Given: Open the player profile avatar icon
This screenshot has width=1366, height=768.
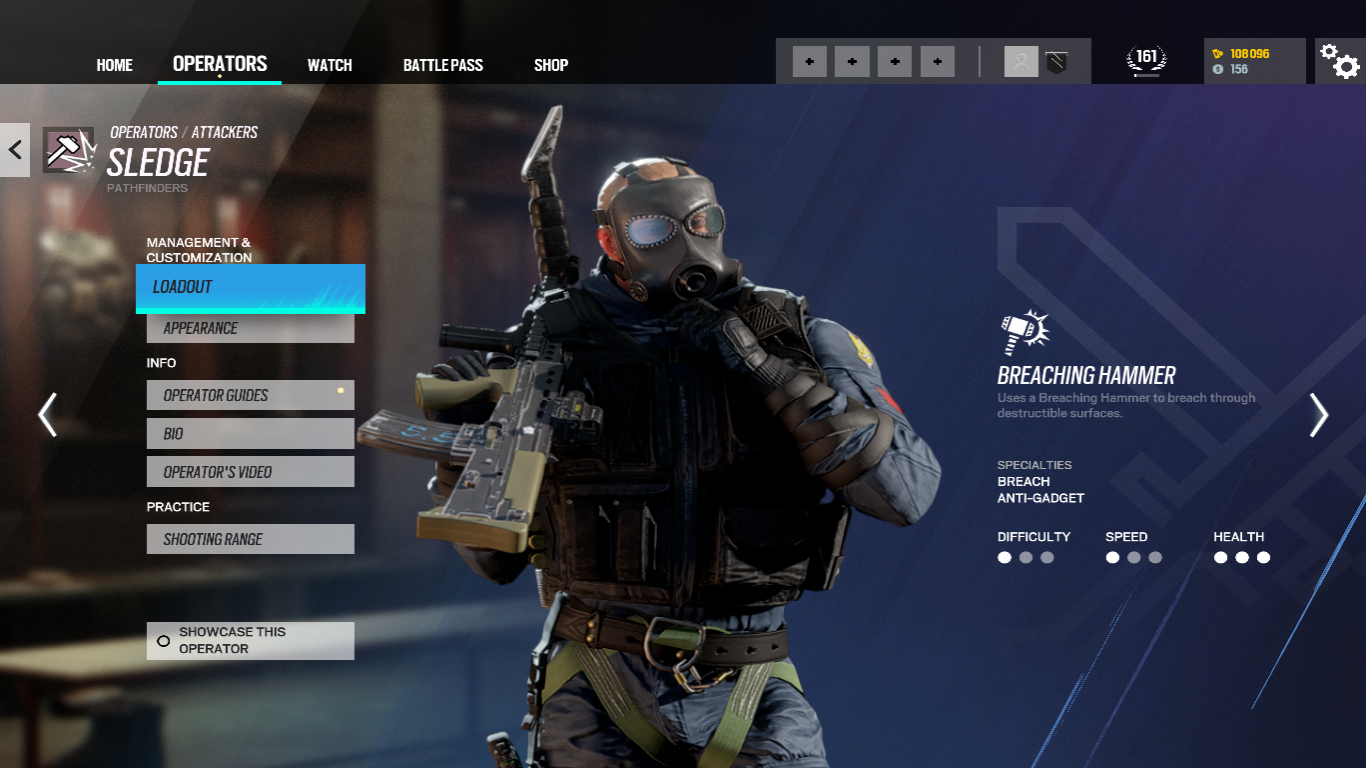Looking at the screenshot, I should click(x=1021, y=62).
